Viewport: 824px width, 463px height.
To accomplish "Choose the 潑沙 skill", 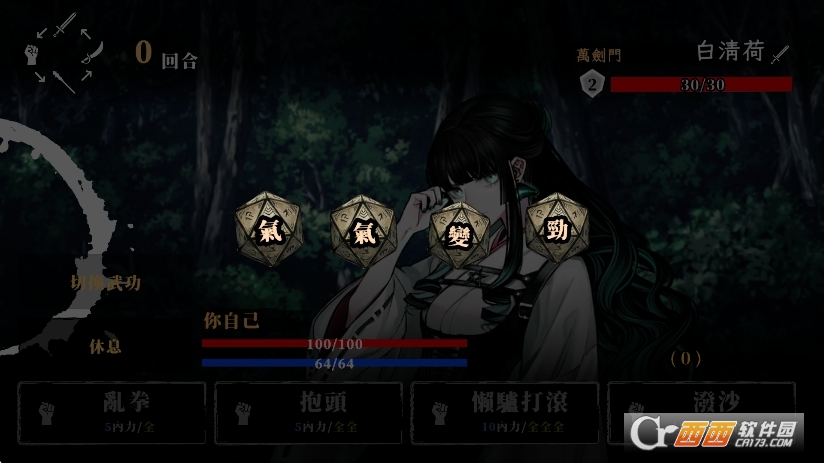I will tap(700, 412).
